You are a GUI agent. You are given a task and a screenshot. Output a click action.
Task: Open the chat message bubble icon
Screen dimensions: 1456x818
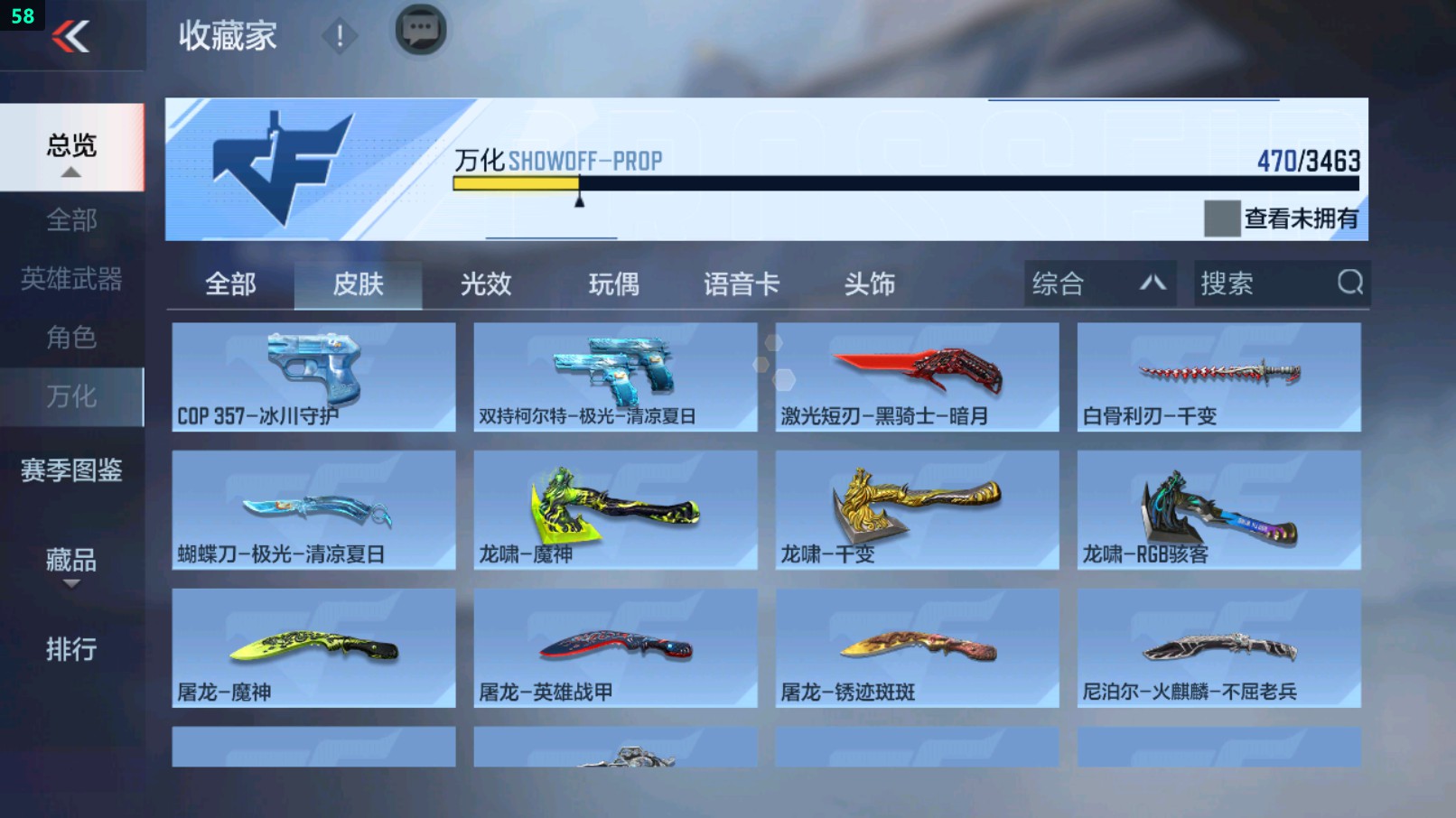[420, 29]
